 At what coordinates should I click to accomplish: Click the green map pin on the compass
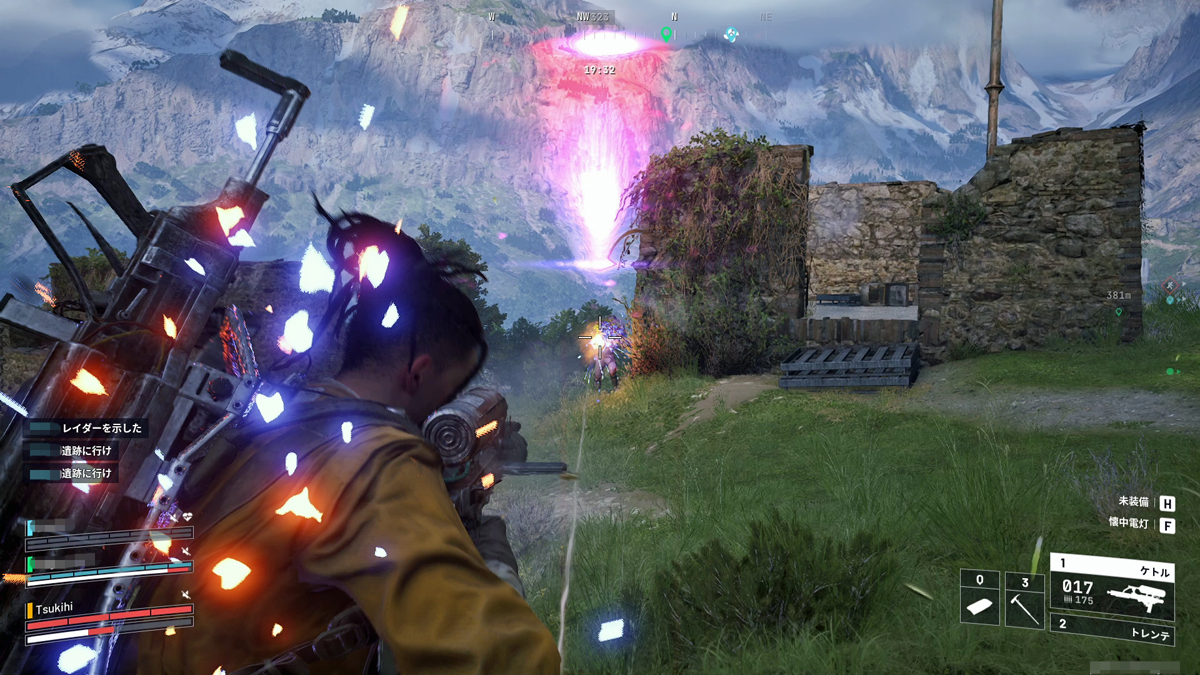[666, 34]
